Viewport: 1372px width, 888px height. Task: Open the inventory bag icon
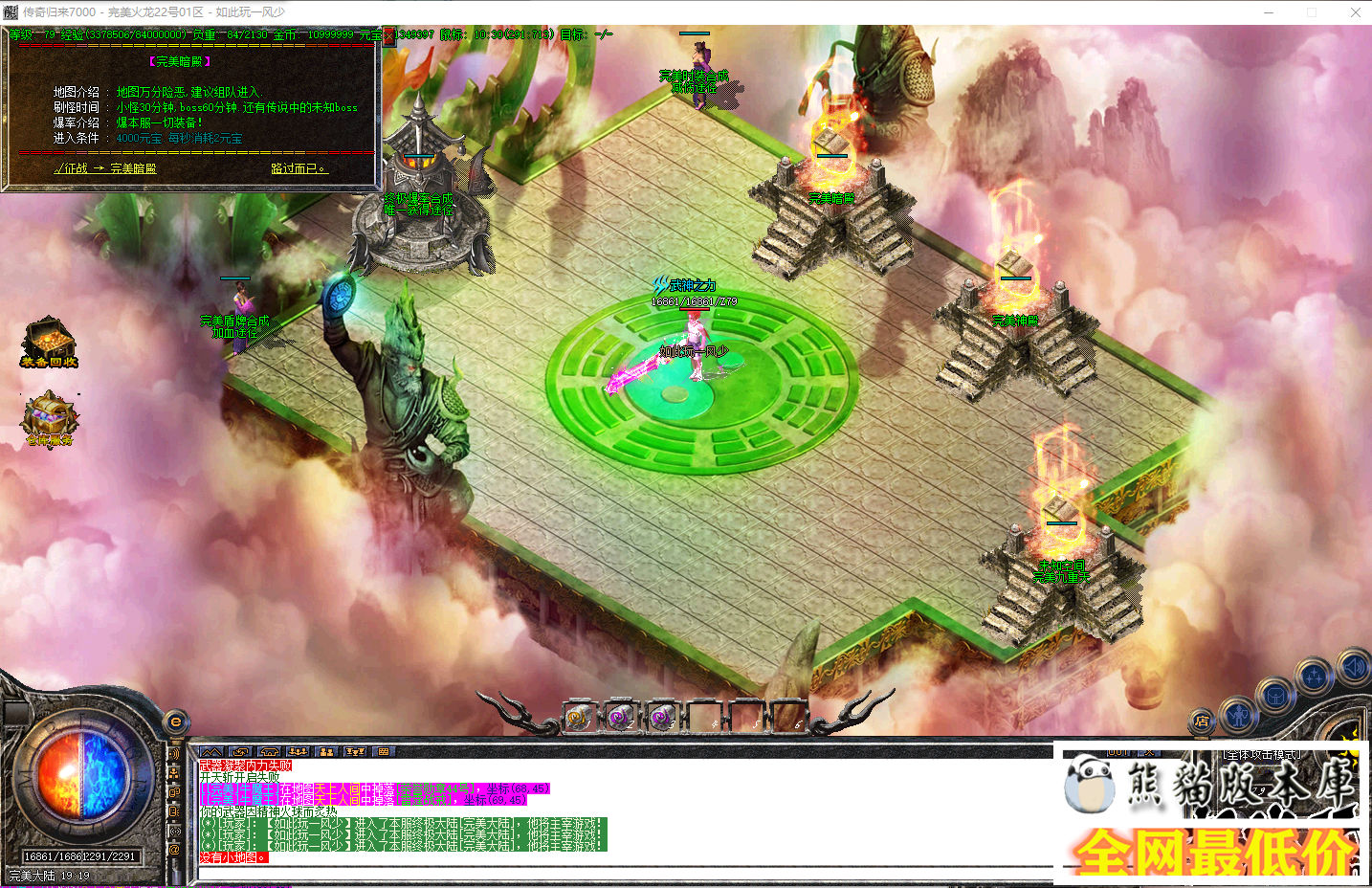tap(1275, 695)
